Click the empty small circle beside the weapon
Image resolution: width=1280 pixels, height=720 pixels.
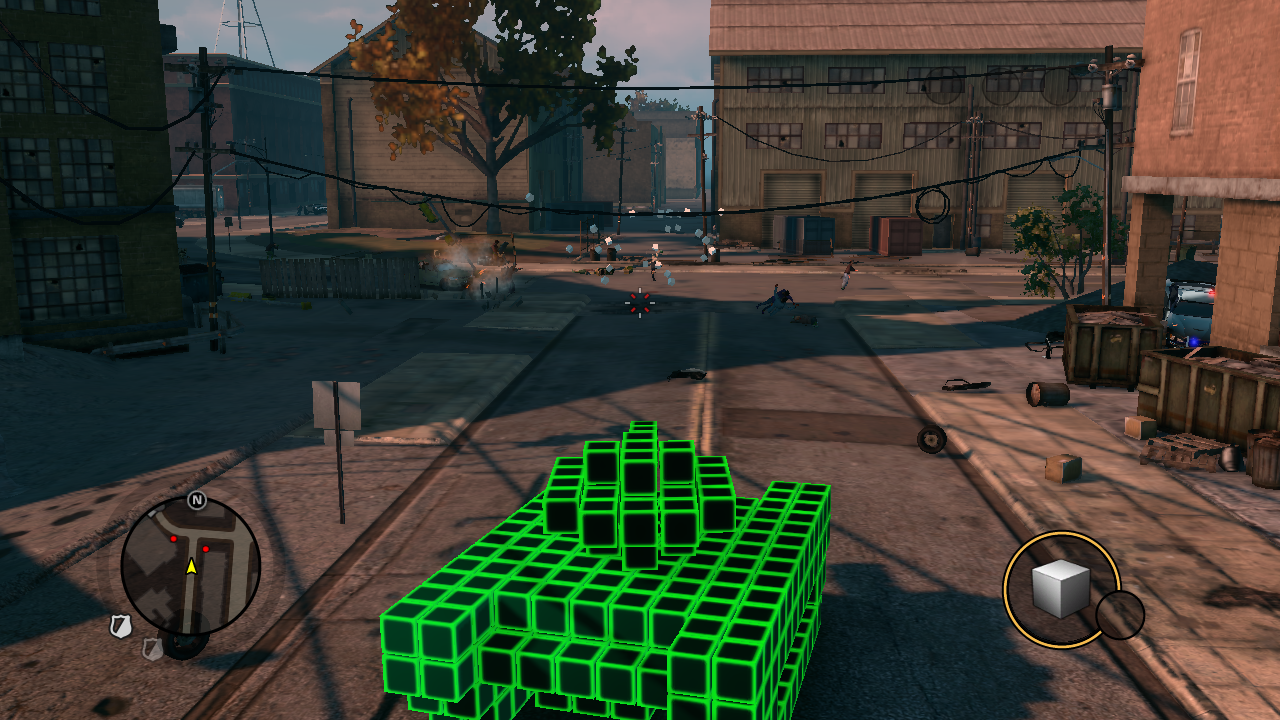pyautogui.click(x=1120, y=615)
